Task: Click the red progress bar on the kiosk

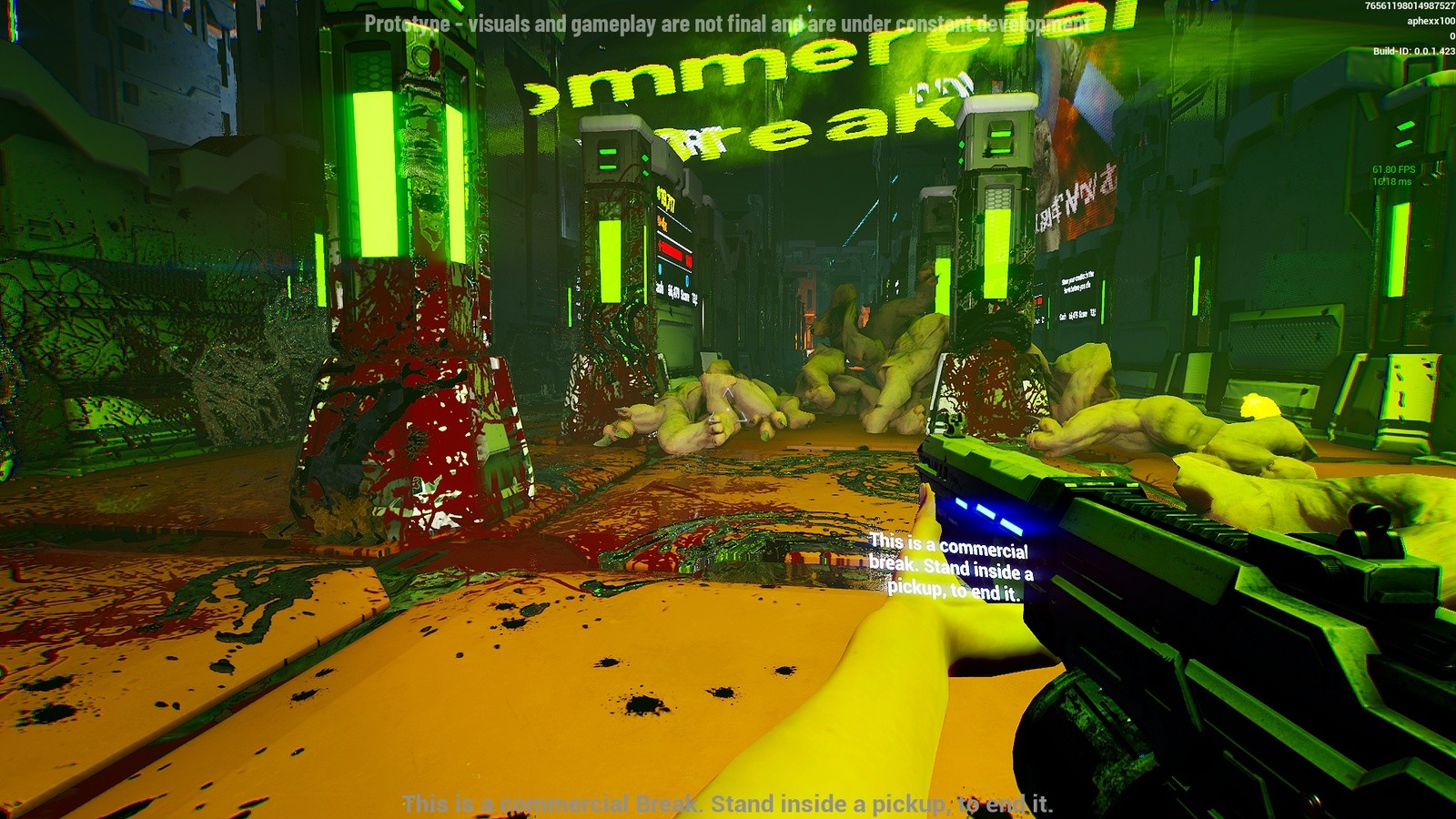Action: click(672, 252)
